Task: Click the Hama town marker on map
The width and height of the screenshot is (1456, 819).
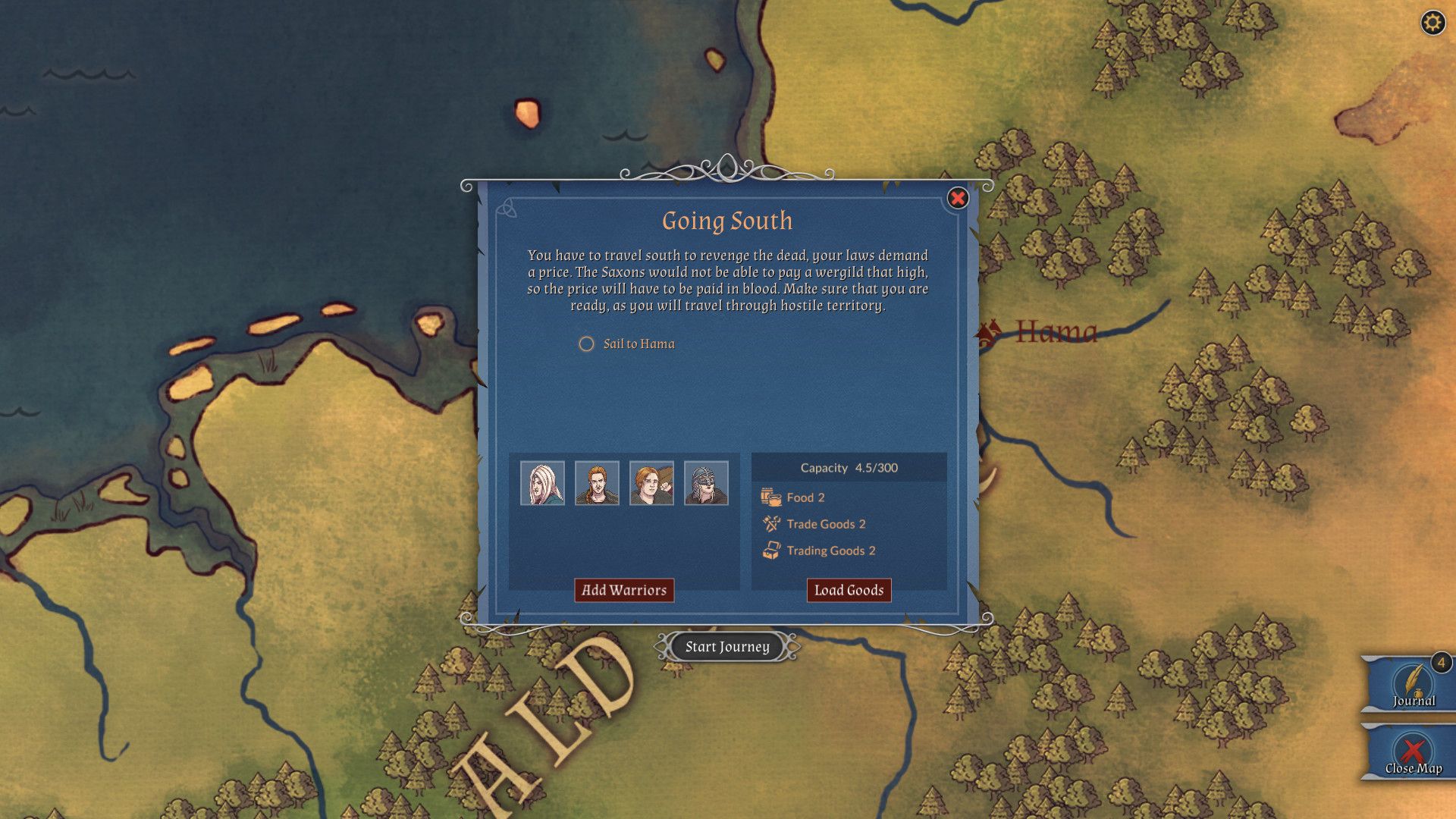Action: pyautogui.click(x=988, y=332)
